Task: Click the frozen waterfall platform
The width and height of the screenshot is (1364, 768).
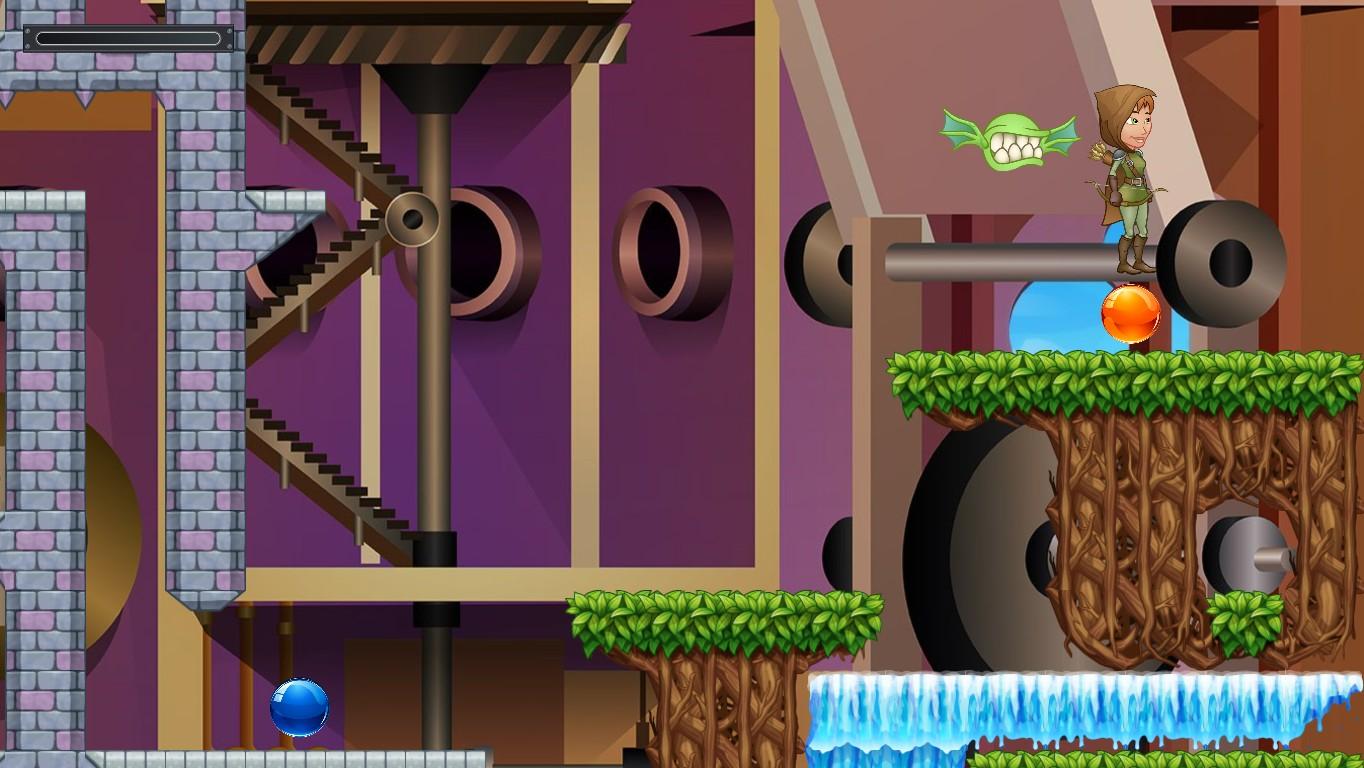Action: click(x=1050, y=700)
